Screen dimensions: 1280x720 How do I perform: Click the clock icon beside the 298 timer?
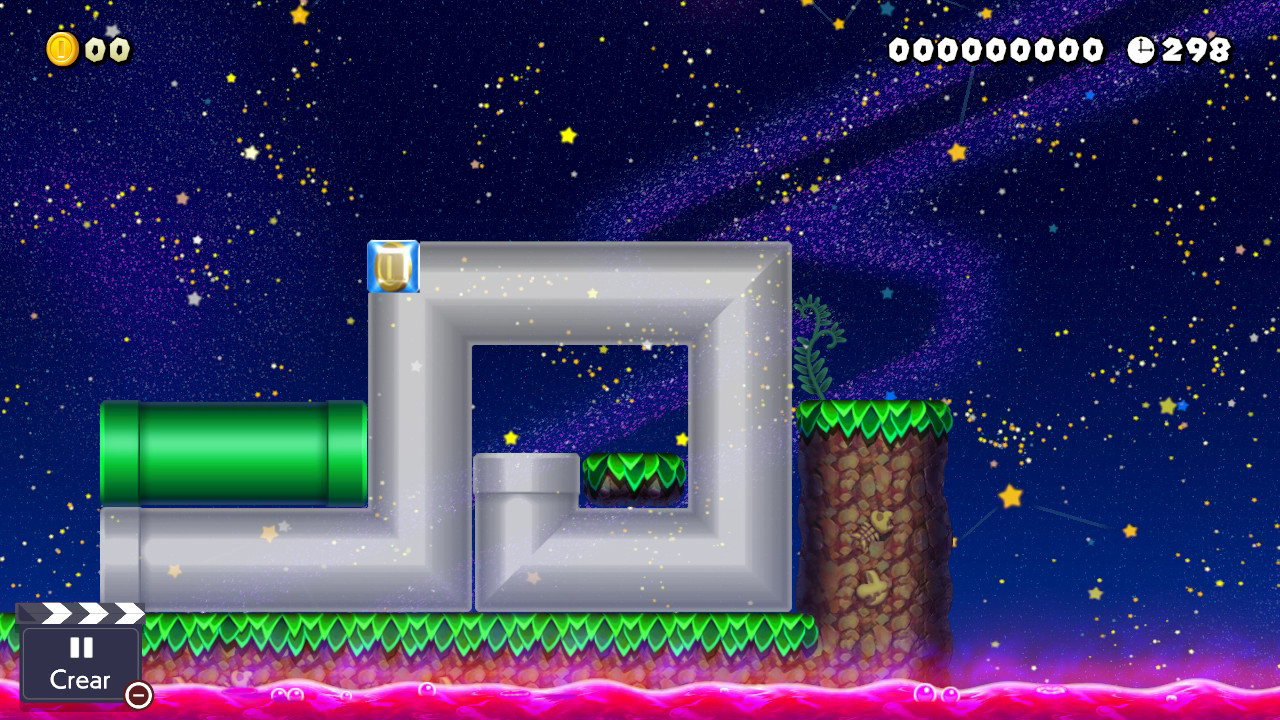(1141, 47)
